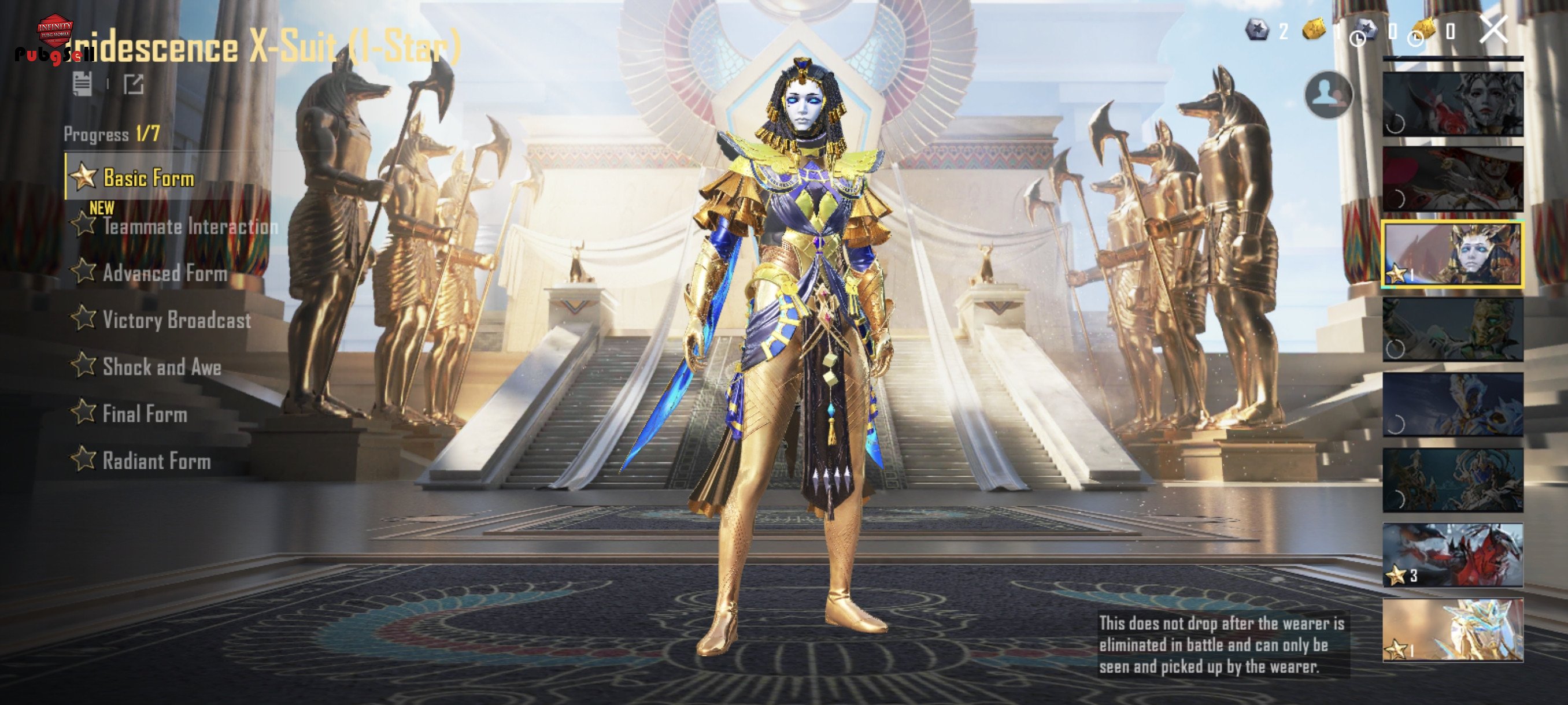Select the green masked suit thumbnail
This screenshot has width=1568, height=705.
point(1452,330)
